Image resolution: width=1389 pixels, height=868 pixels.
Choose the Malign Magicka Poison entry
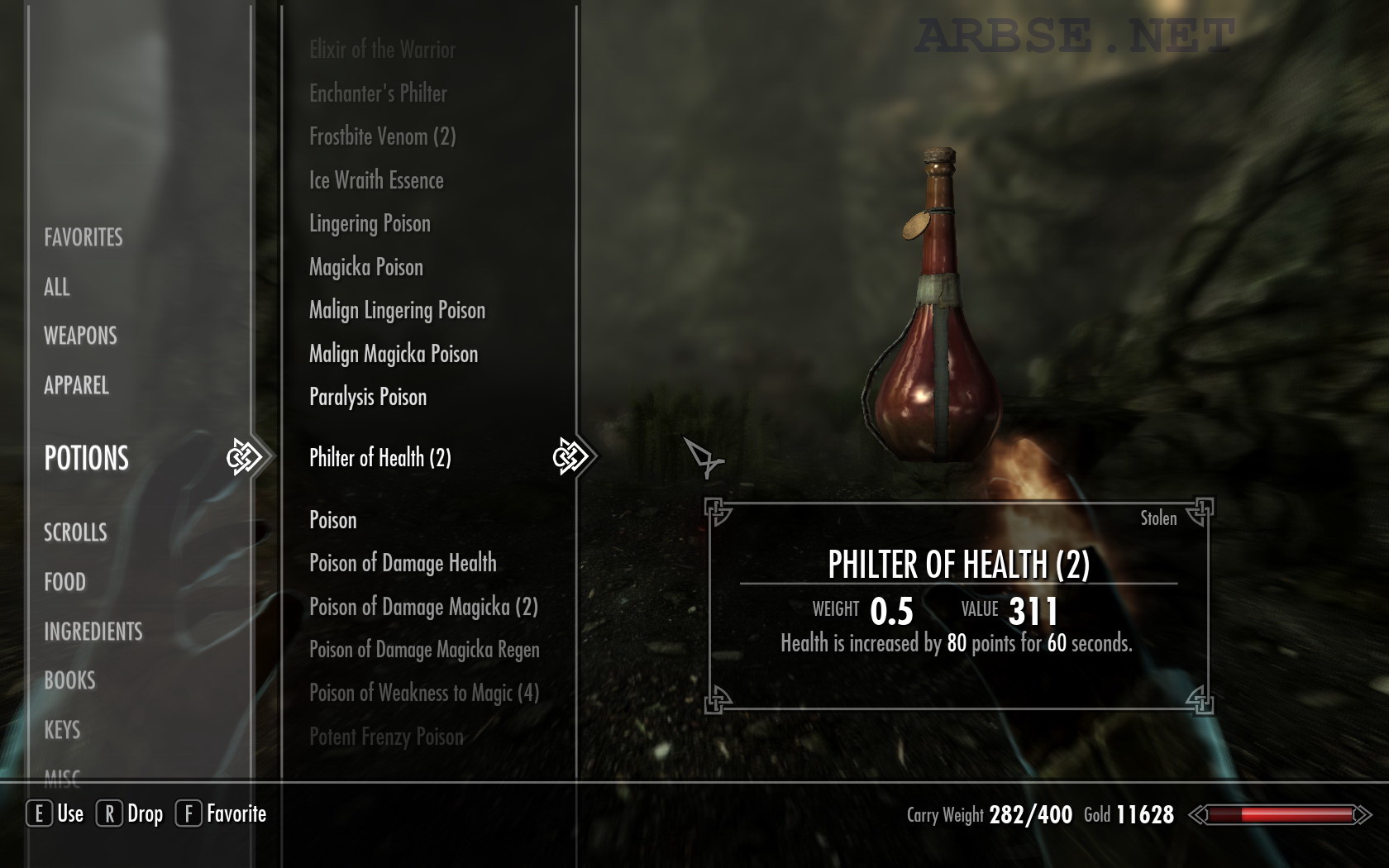click(394, 354)
